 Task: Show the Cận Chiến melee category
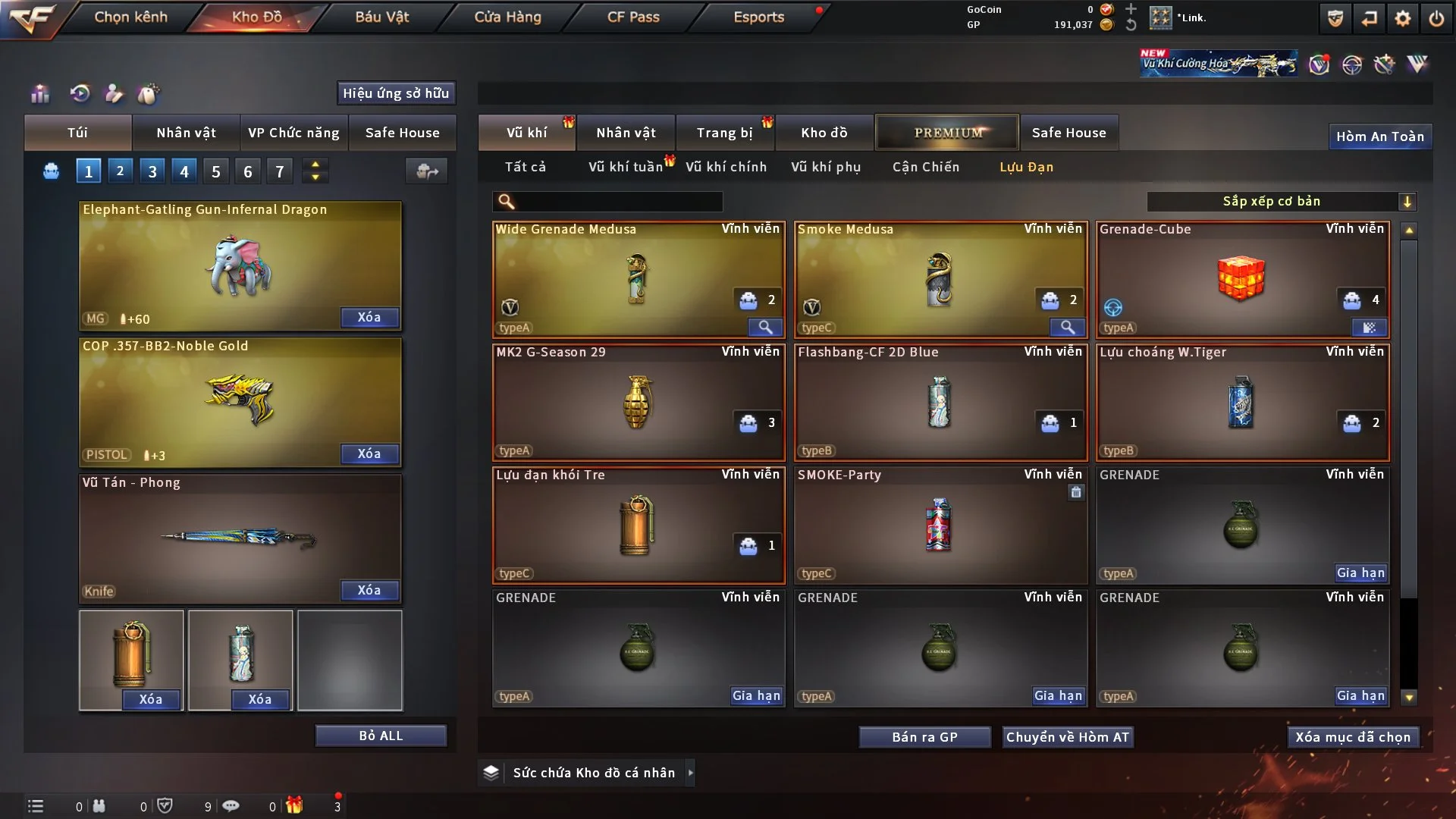click(926, 167)
